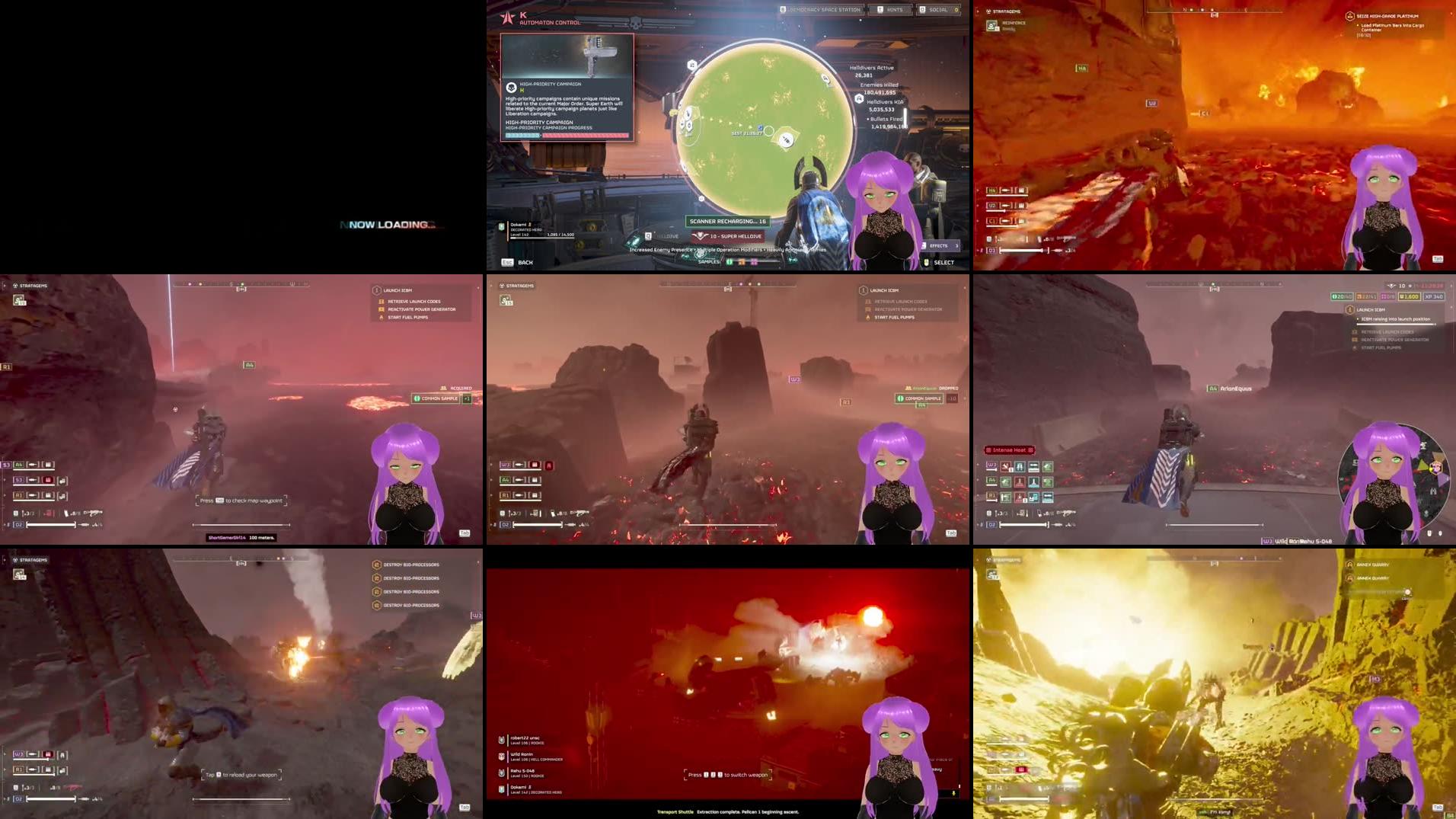Toggle the Common Sample acquired notification

pyautogui.click(x=440, y=398)
